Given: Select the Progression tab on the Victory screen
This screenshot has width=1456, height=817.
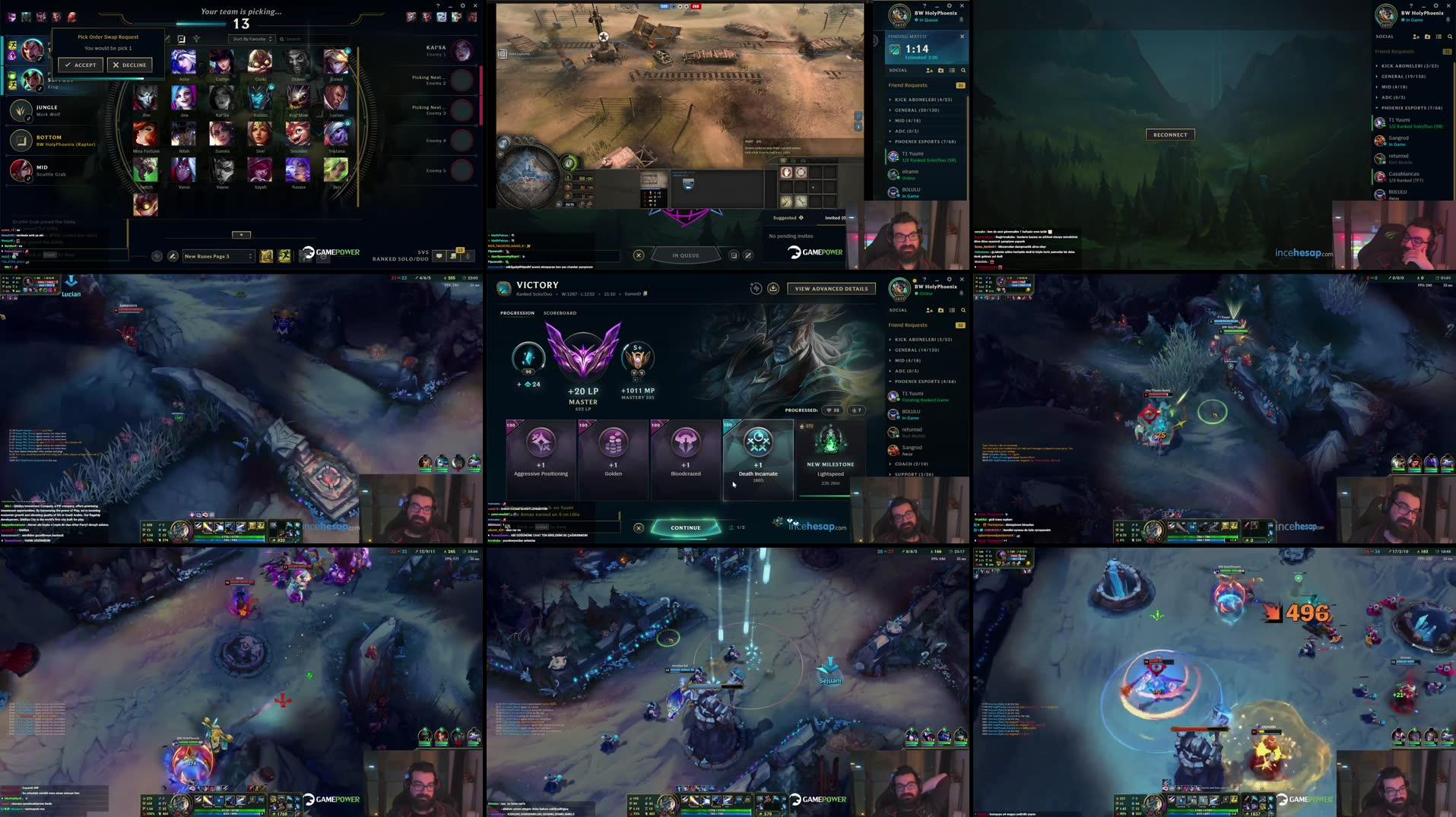Looking at the screenshot, I should coord(518,313).
